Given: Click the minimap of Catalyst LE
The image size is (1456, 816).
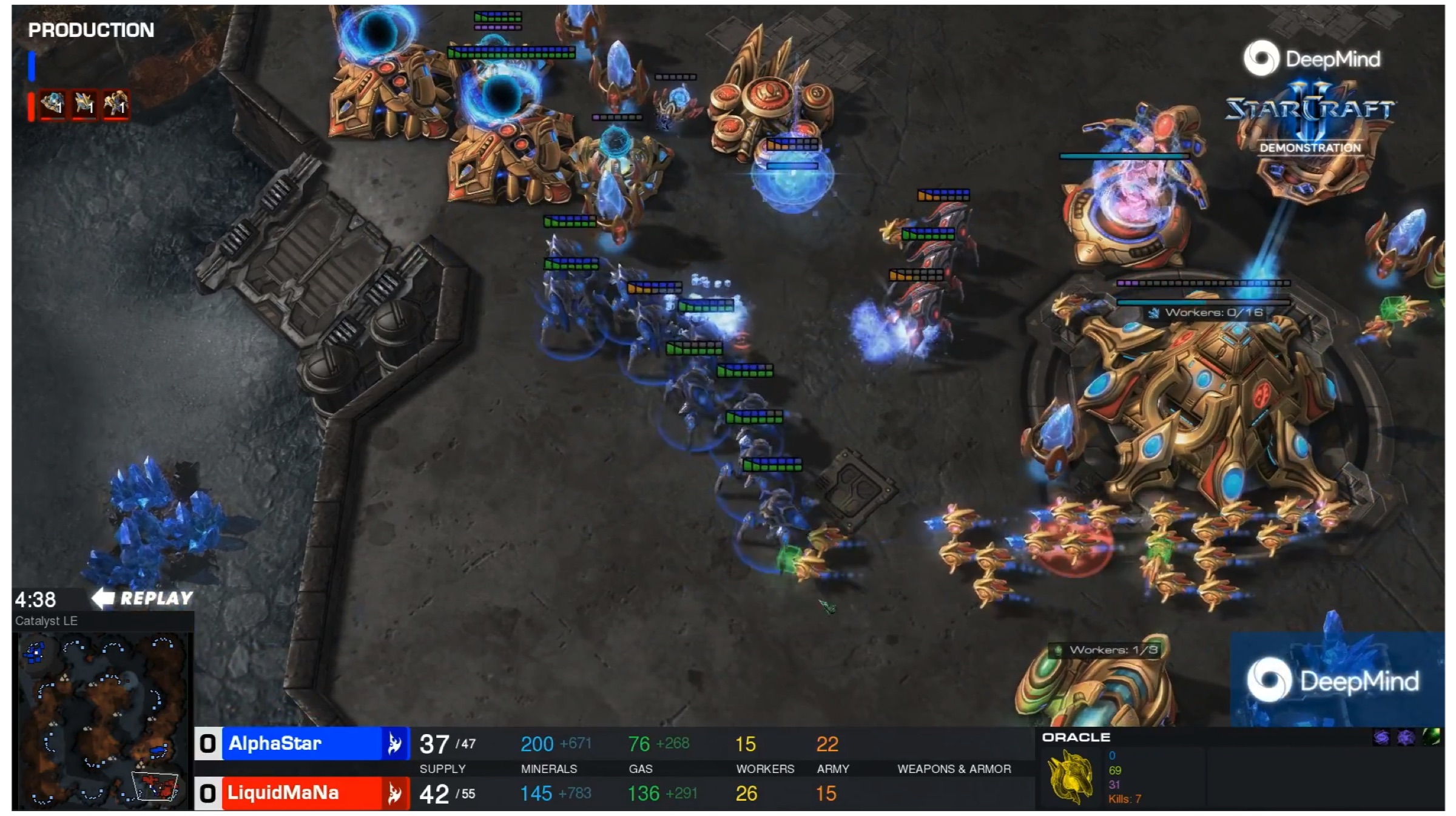Looking at the screenshot, I should point(102,720).
